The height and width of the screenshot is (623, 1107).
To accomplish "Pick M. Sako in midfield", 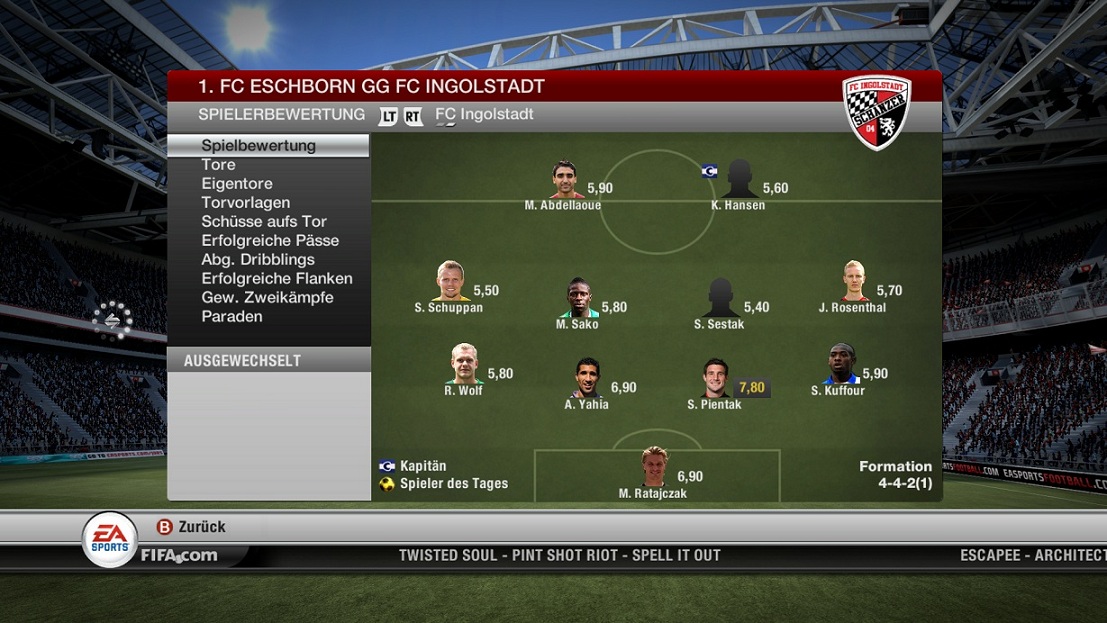I will pos(580,298).
